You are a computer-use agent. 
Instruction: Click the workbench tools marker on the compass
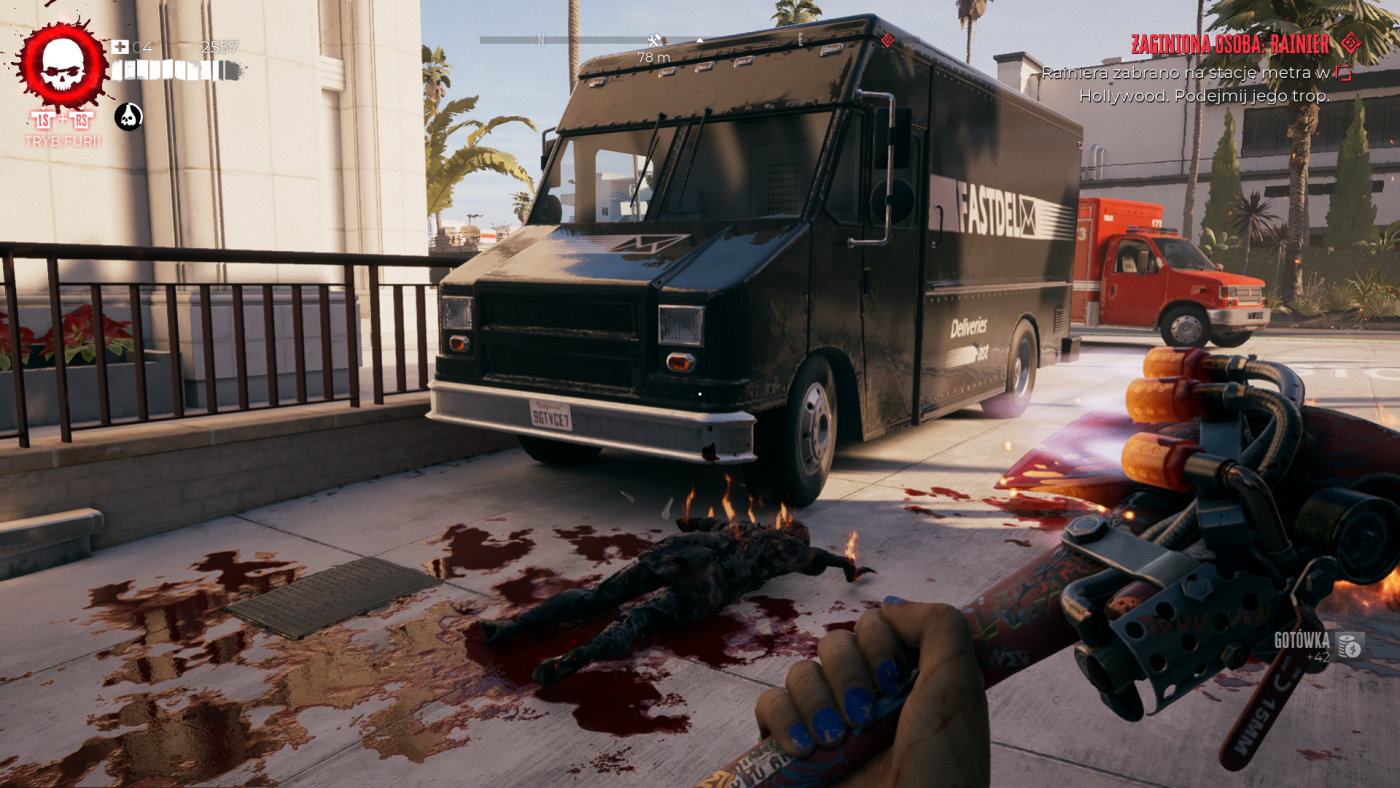coord(654,40)
